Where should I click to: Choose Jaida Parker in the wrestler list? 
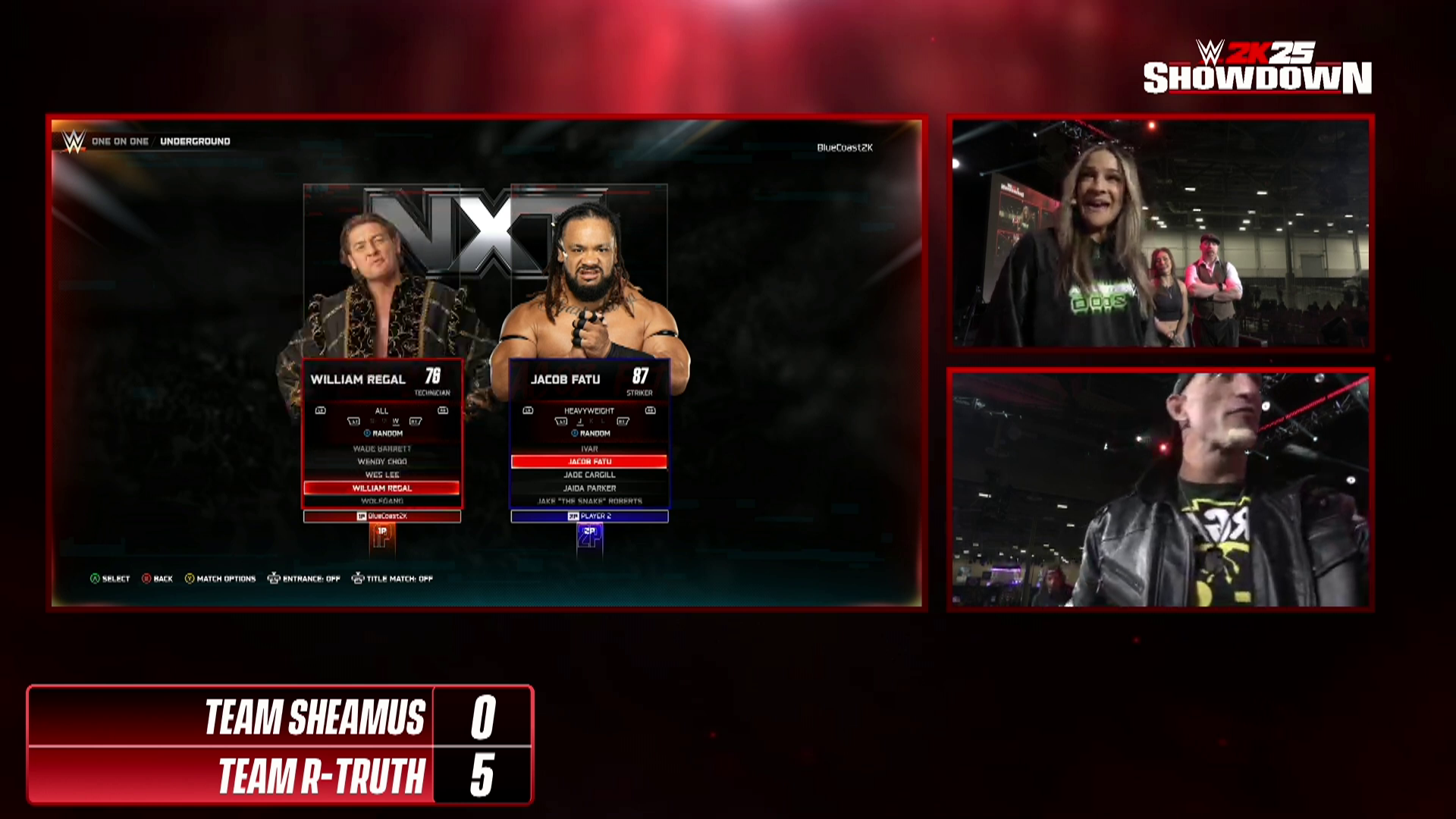pos(589,488)
